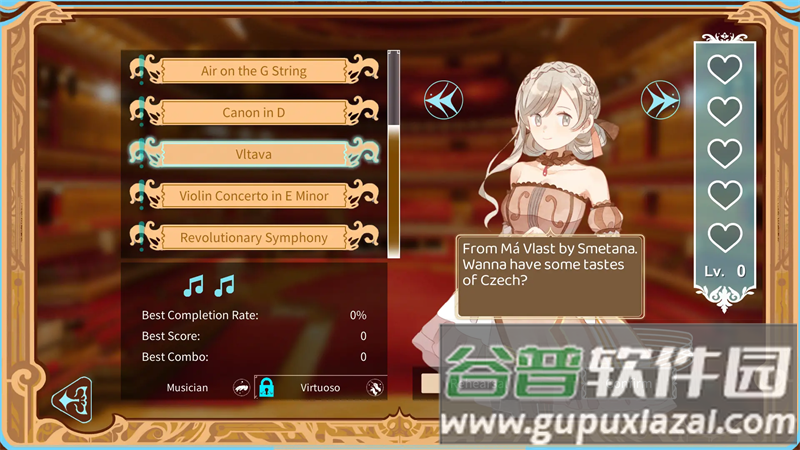Select the Musician difficulty
Screen dimensions: 800x450
pos(188,387)
